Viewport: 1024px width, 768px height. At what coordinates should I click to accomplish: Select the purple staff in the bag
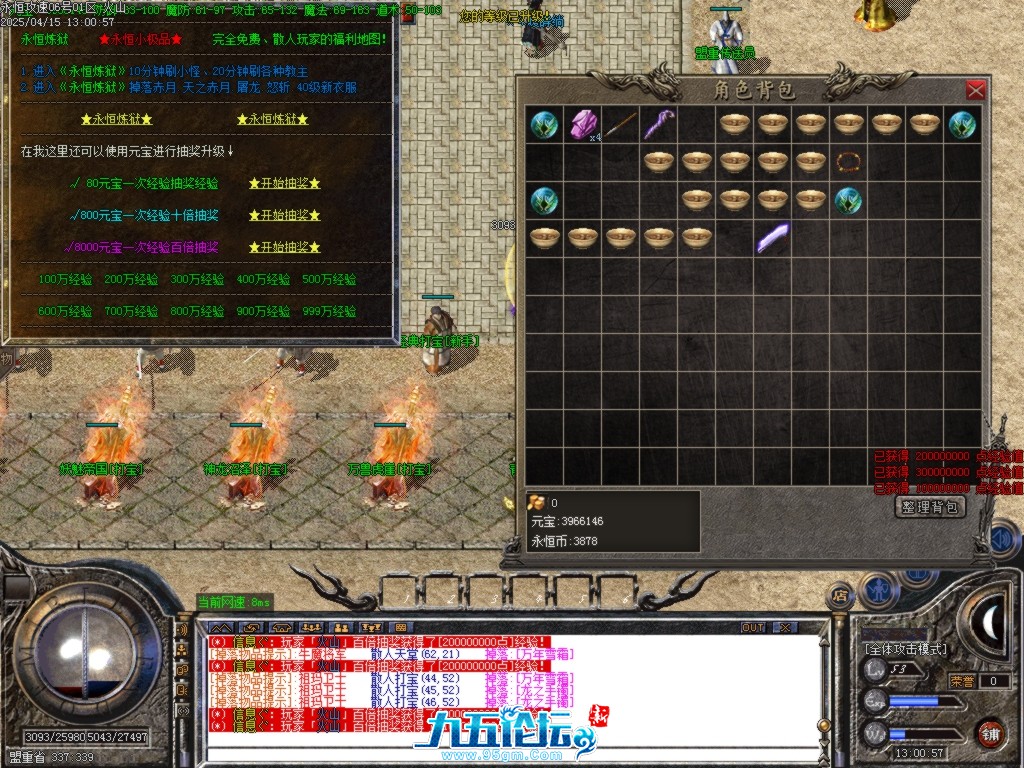[x=658, y=125]
